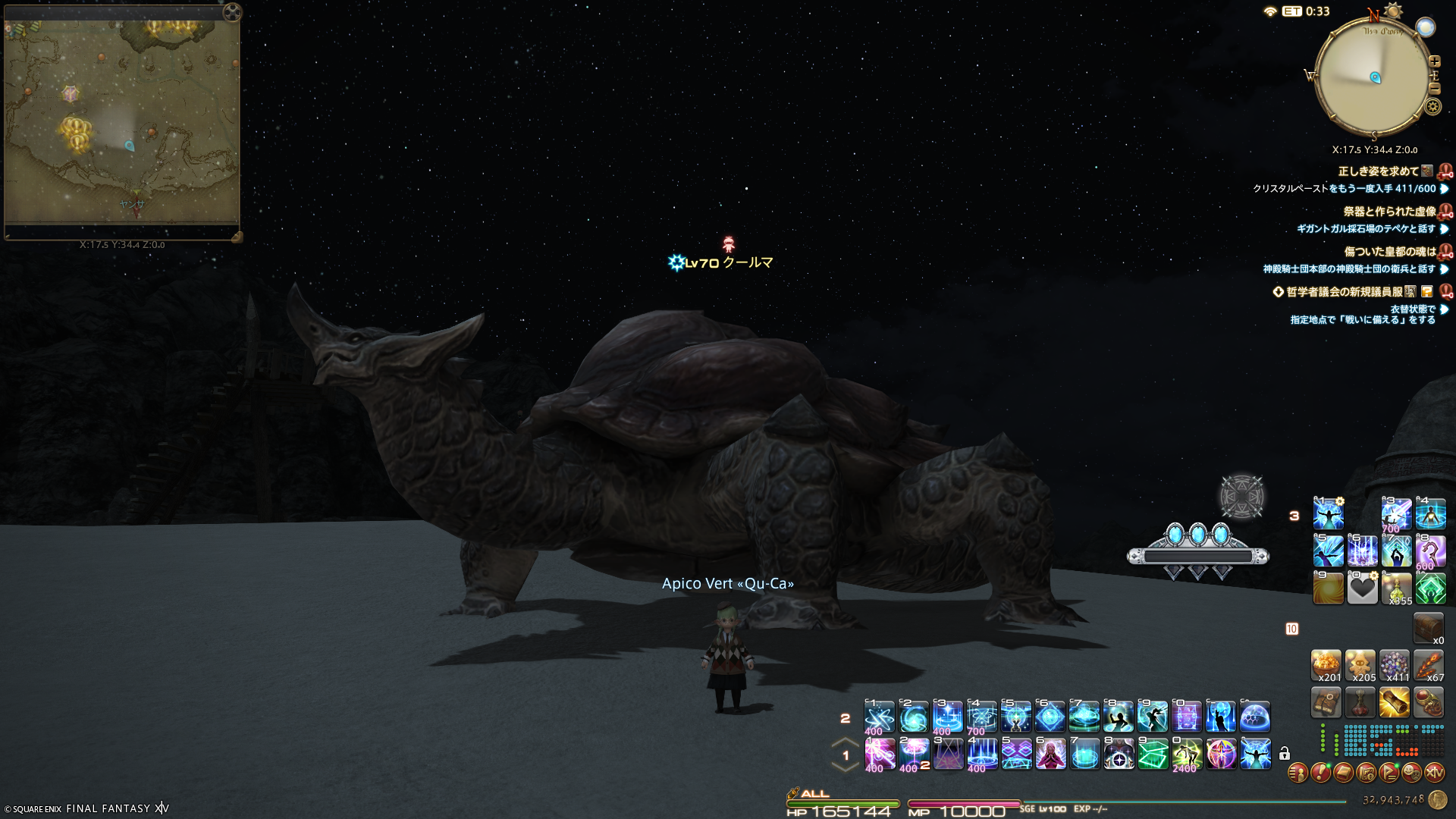Open the 哲学者議会の新規議員服 quest entry
The height and width of the screenshot is (819, 1456).
pyautogui.click(x=1344, y=292)
